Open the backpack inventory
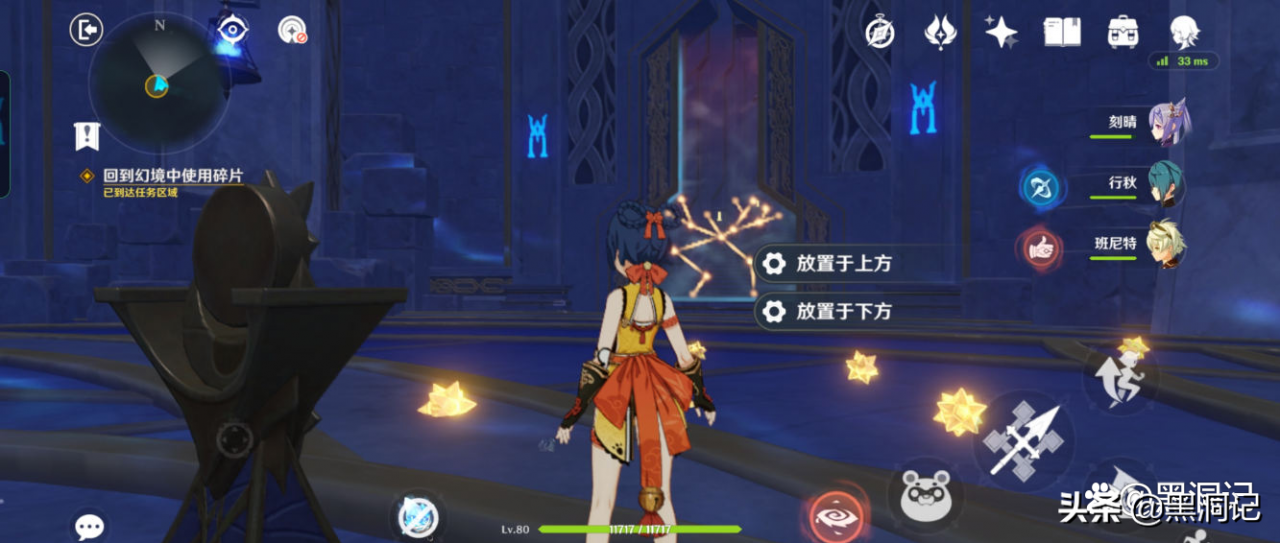 point(1124,32)
